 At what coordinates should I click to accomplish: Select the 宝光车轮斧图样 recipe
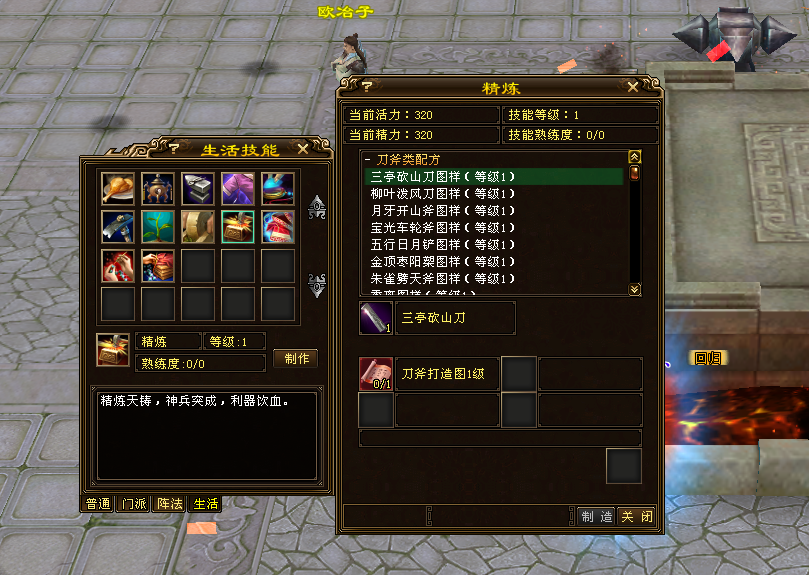[441, 227]
